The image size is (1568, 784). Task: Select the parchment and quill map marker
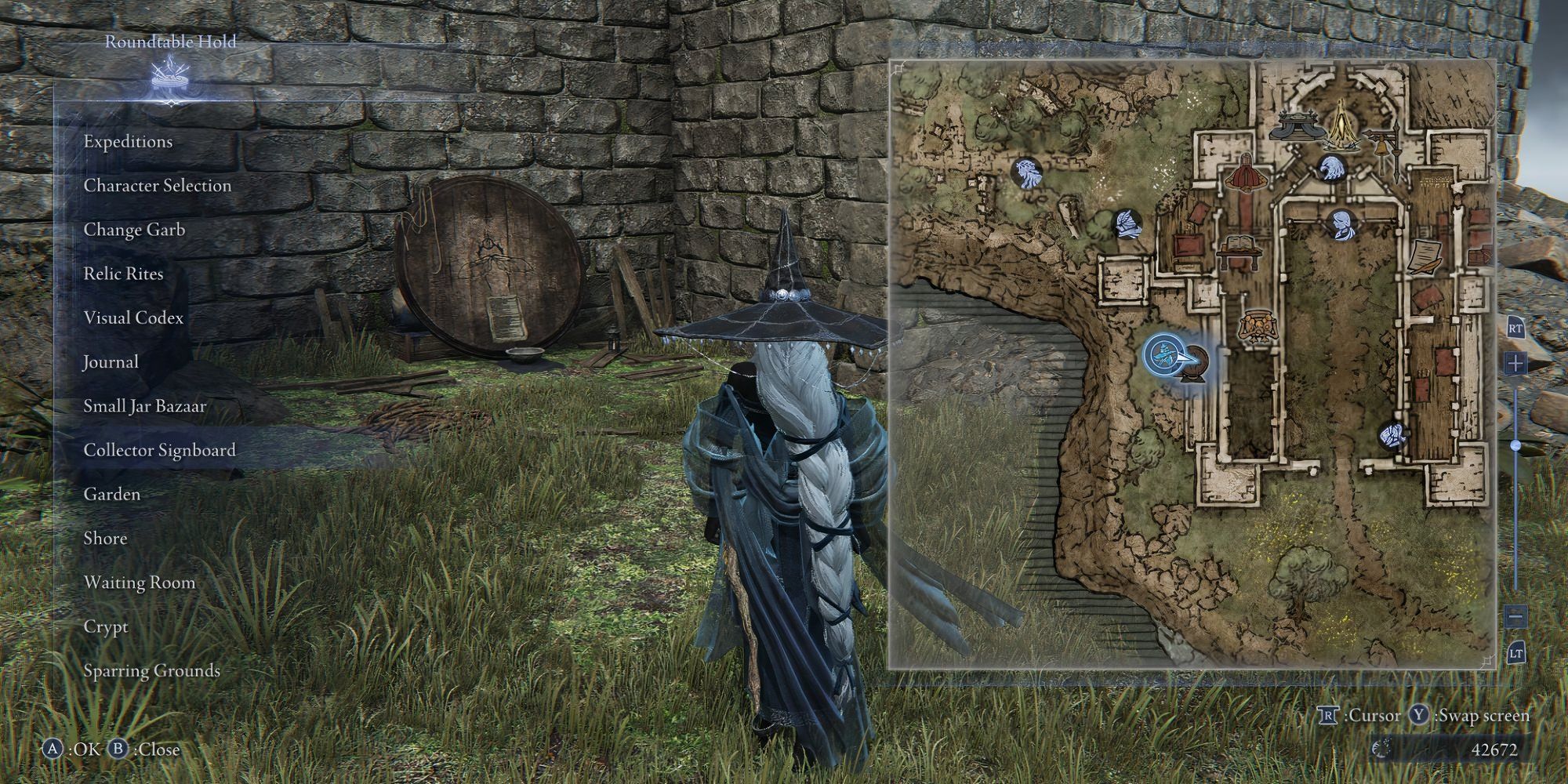point(1425,257)
